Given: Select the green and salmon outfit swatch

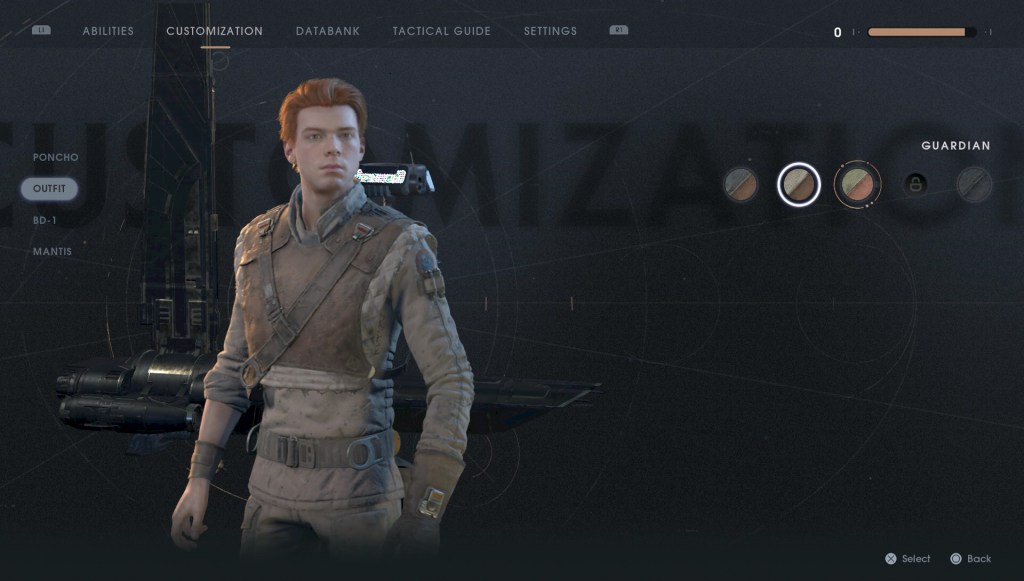Looking at the screenshot, I should [x=857, y=184].
